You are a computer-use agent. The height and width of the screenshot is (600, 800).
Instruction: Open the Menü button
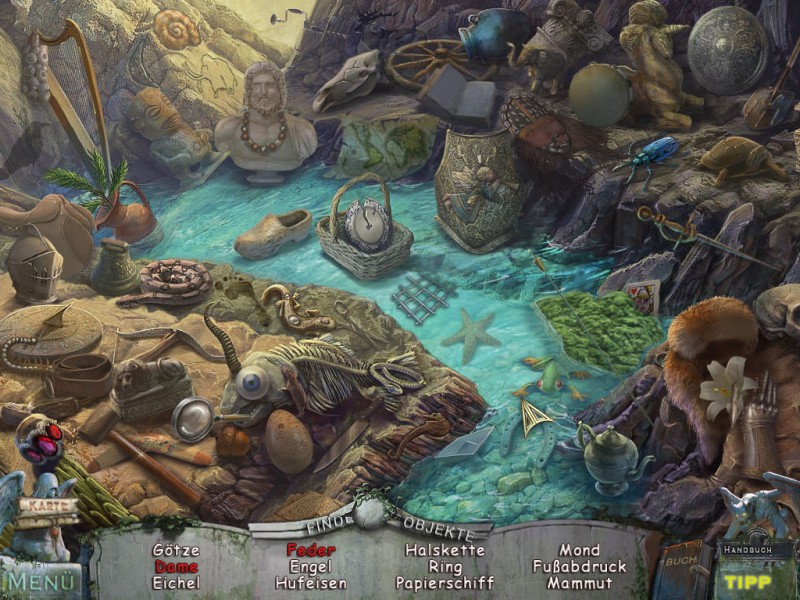(40, 580)
